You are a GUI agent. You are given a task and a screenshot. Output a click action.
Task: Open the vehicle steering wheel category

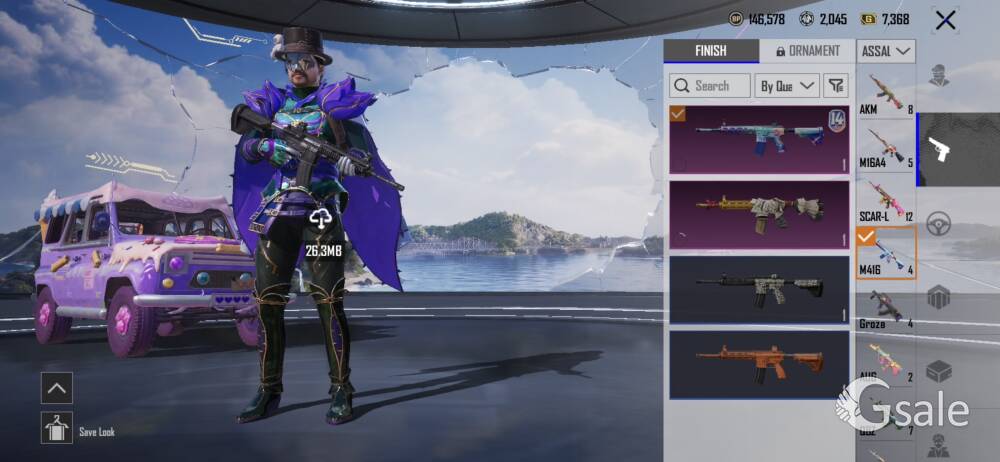point(938,224)
